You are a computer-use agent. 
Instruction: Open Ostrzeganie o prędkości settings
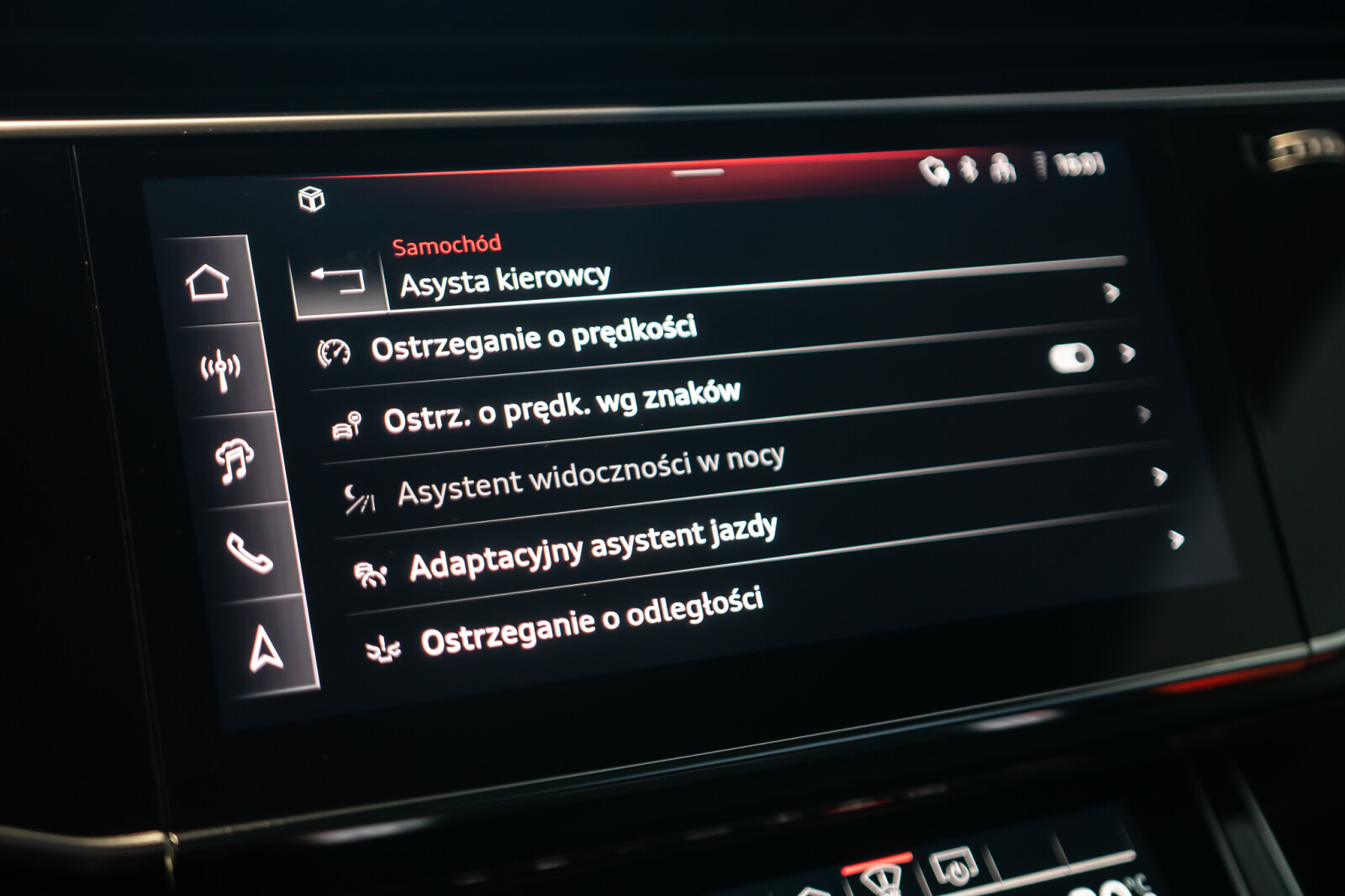(533, 338)
